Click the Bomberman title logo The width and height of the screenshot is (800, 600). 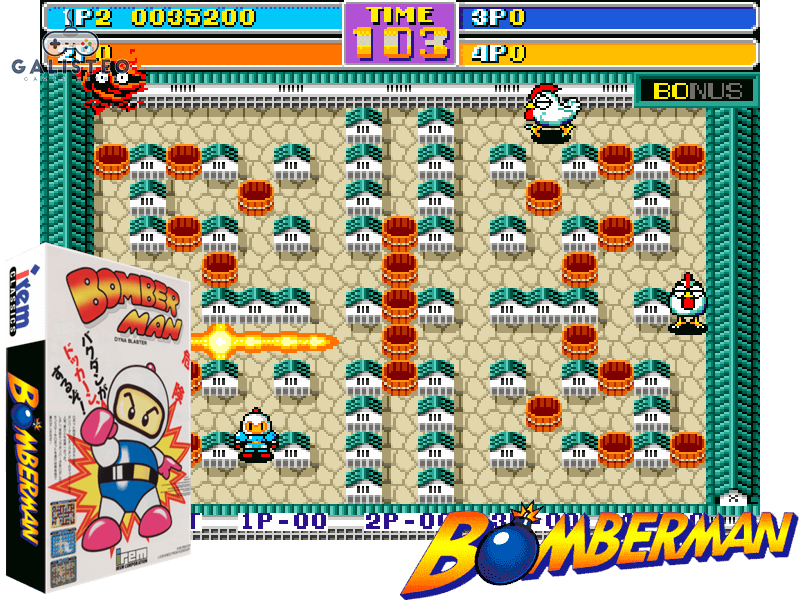click(x=610, y=547)
